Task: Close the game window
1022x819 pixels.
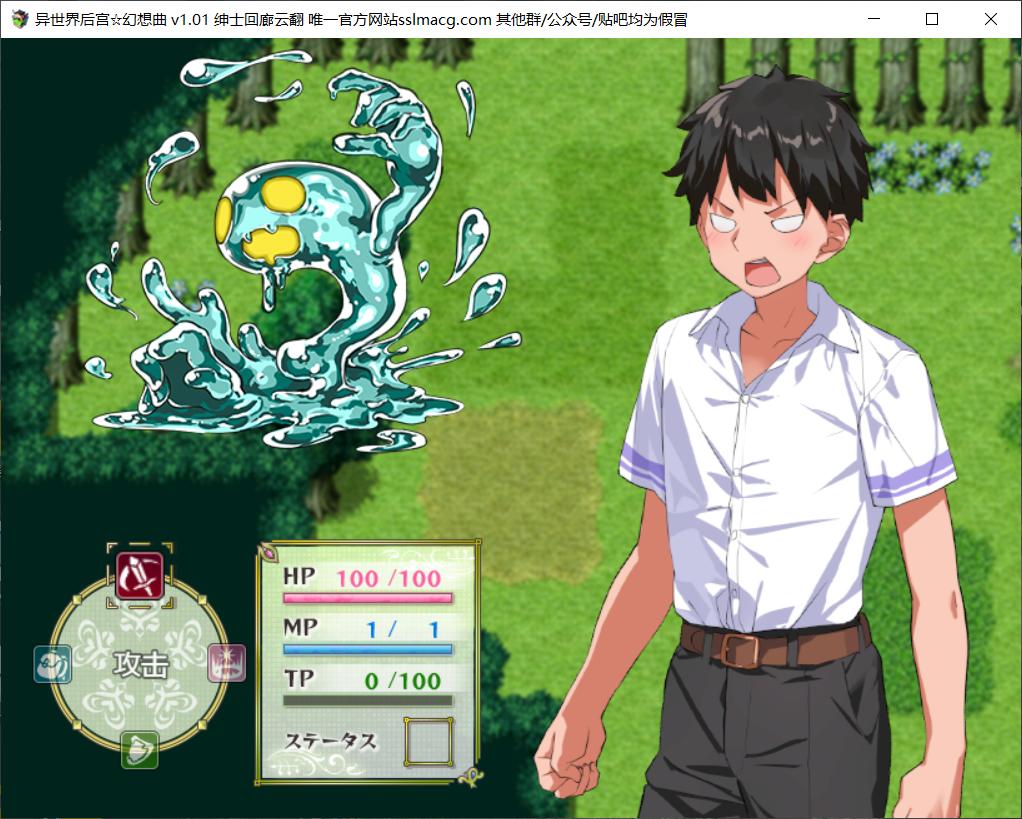Action: (x=990, y=19)
